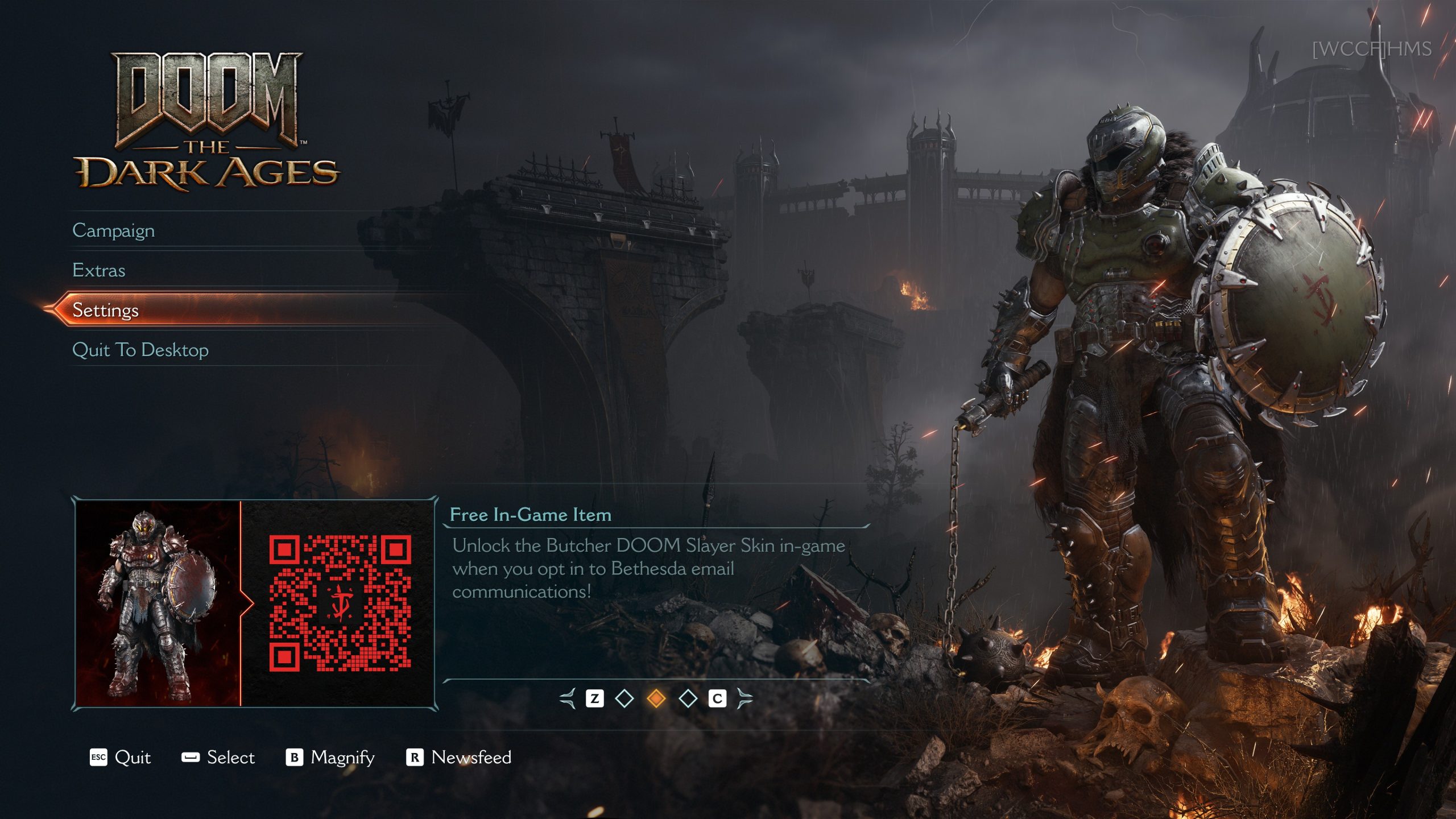Choose Quit To Desktop
1456x819 pixels.
coord(140,350)
